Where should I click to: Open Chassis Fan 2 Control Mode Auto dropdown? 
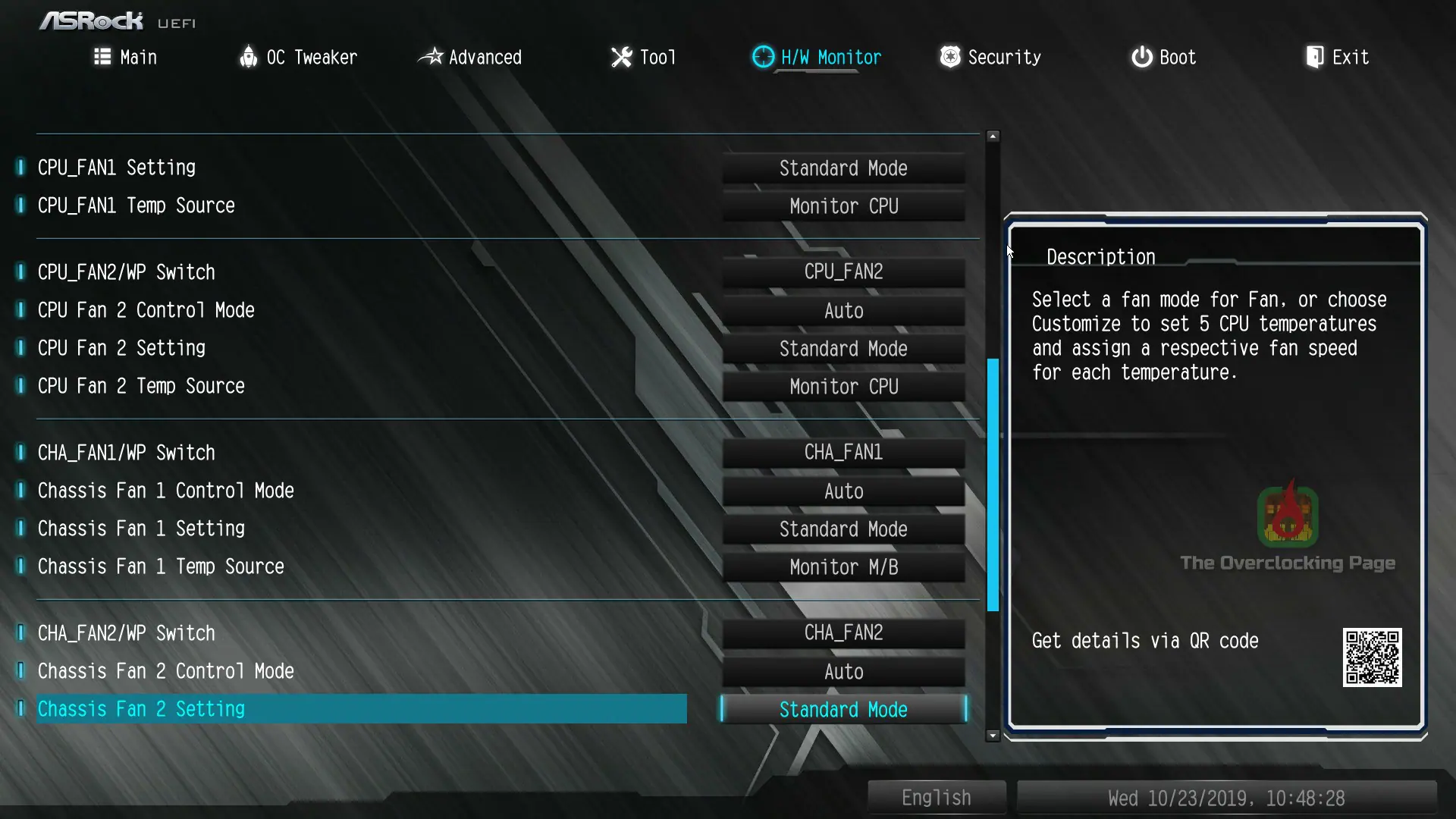pyautogui.click(x=843, y=671)
